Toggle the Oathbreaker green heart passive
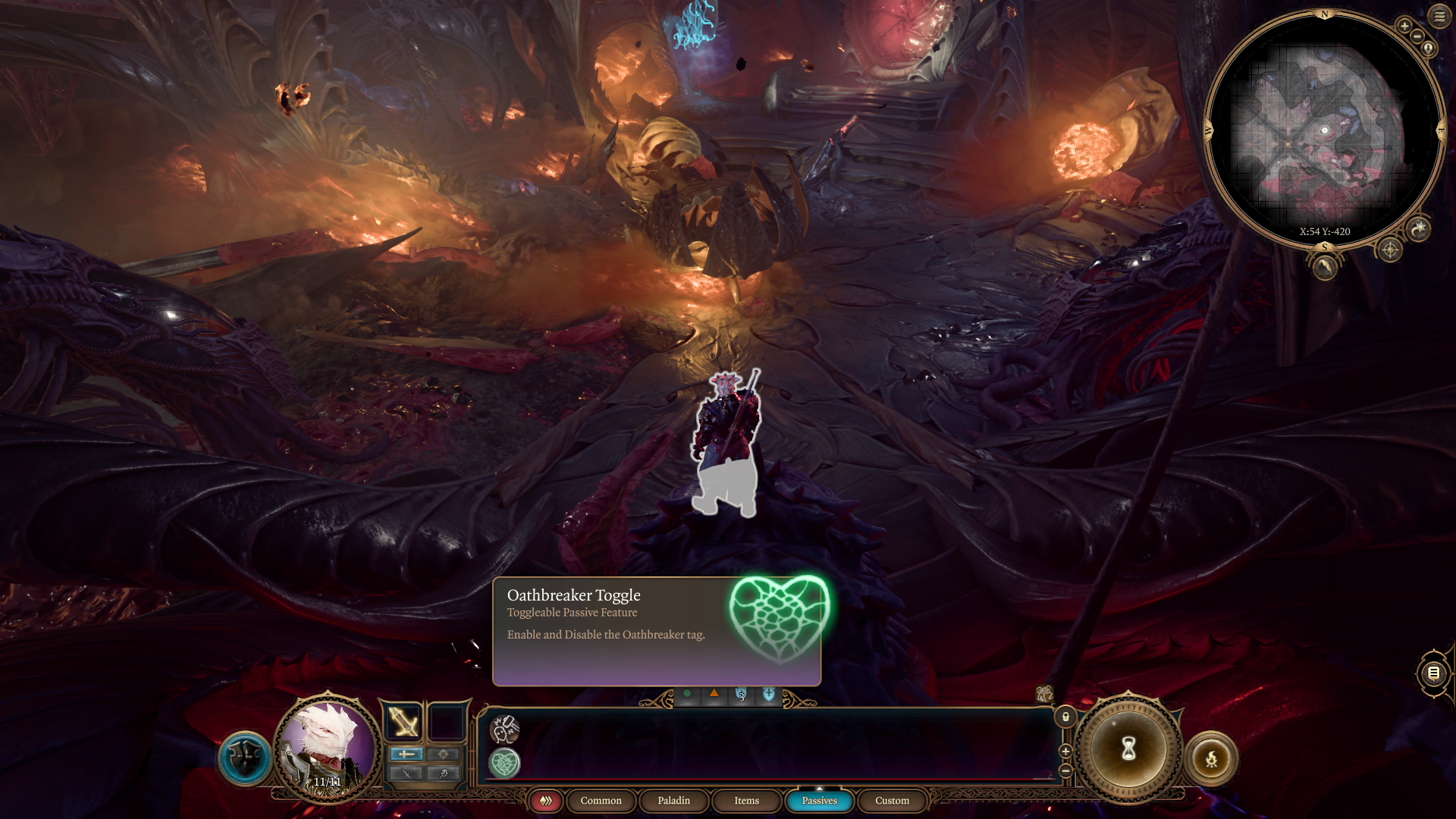Screen dimensions: 1456x819 click(504, 763)
